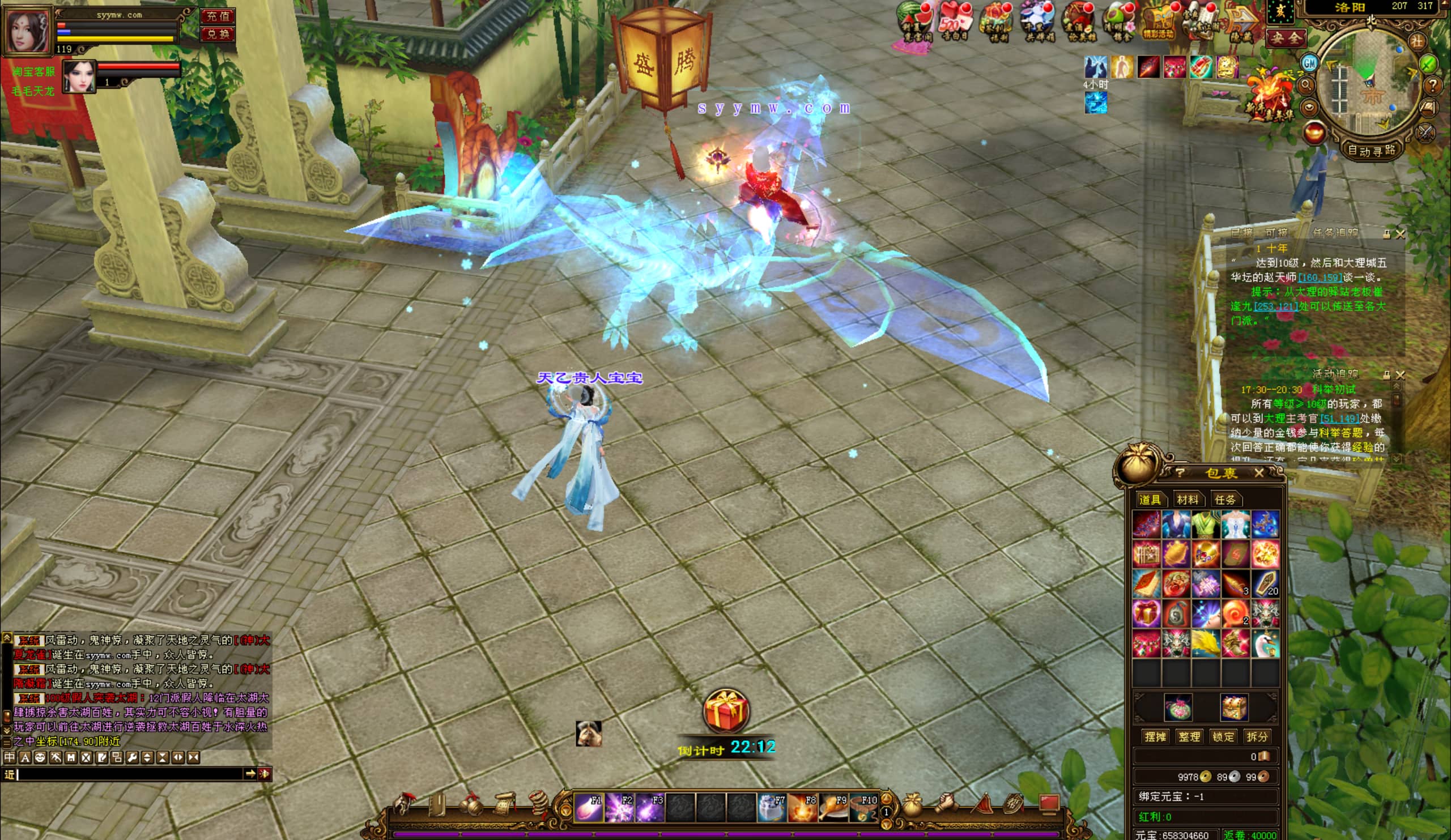The height and width of the screenshot is (840, 1451).
Task: Open a stall with the 摆摊 button
Action: click(x=1155, y=736)
